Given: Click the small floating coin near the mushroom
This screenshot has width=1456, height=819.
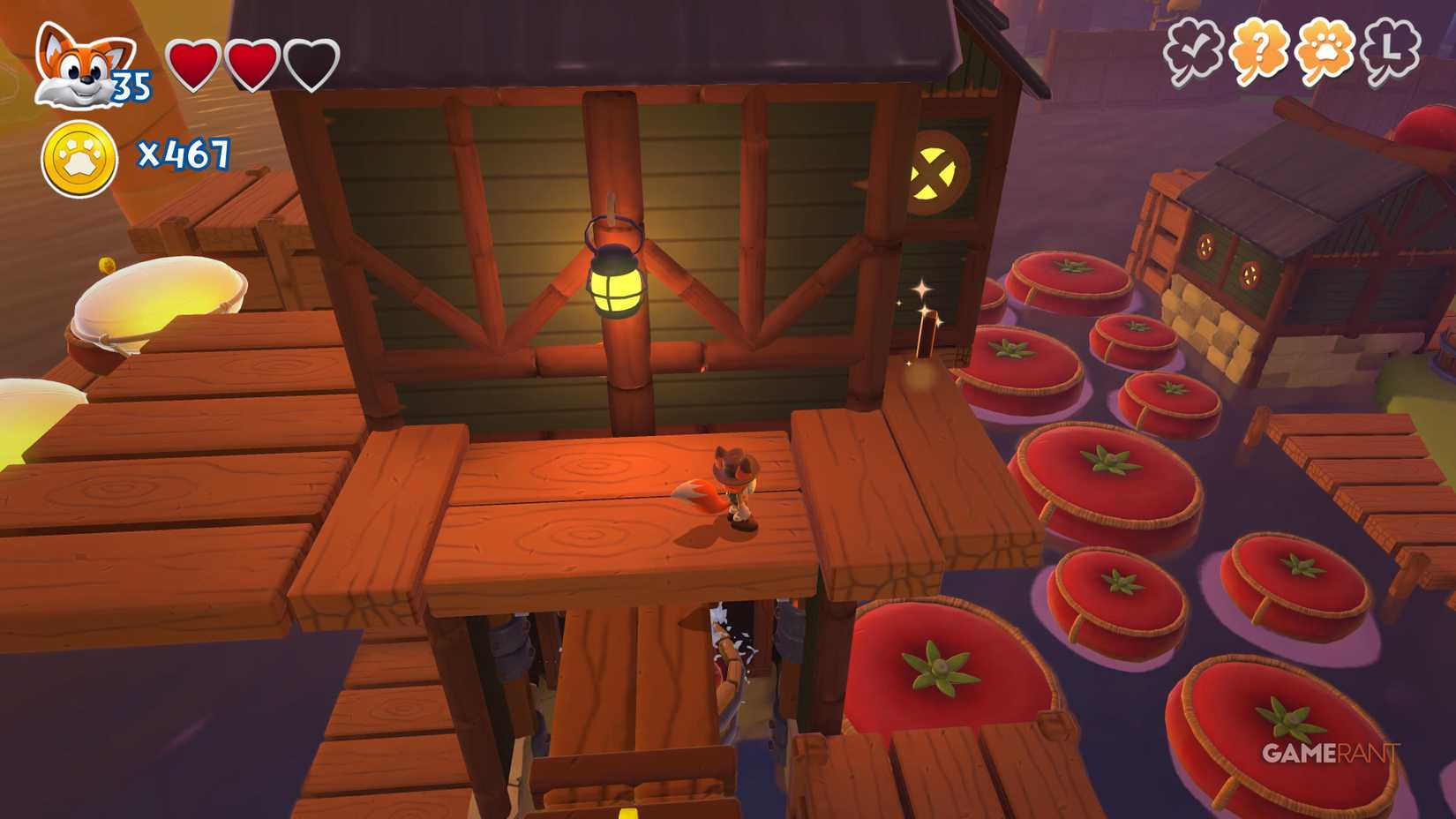Looking at the screenshot, I should (106, 262).
